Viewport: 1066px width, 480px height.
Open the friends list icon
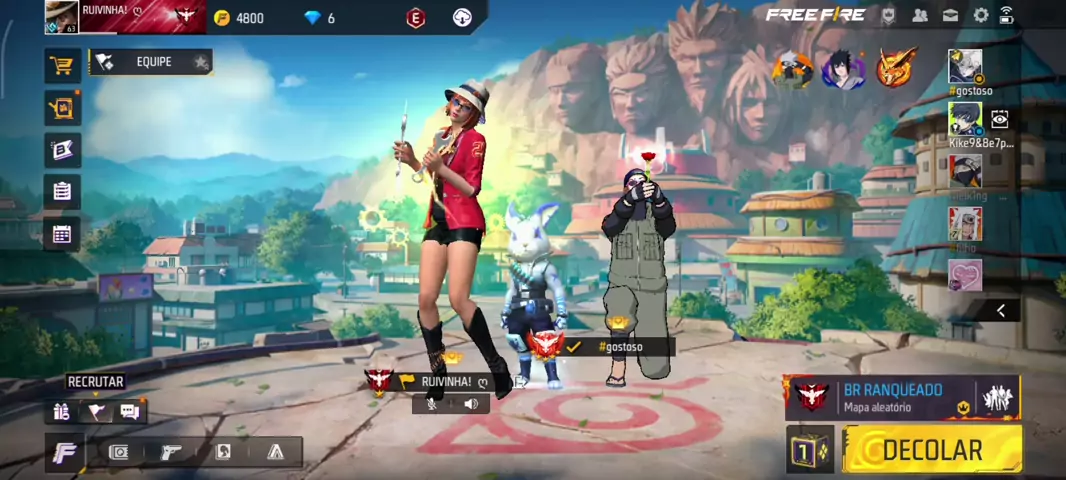click(920, 15)
